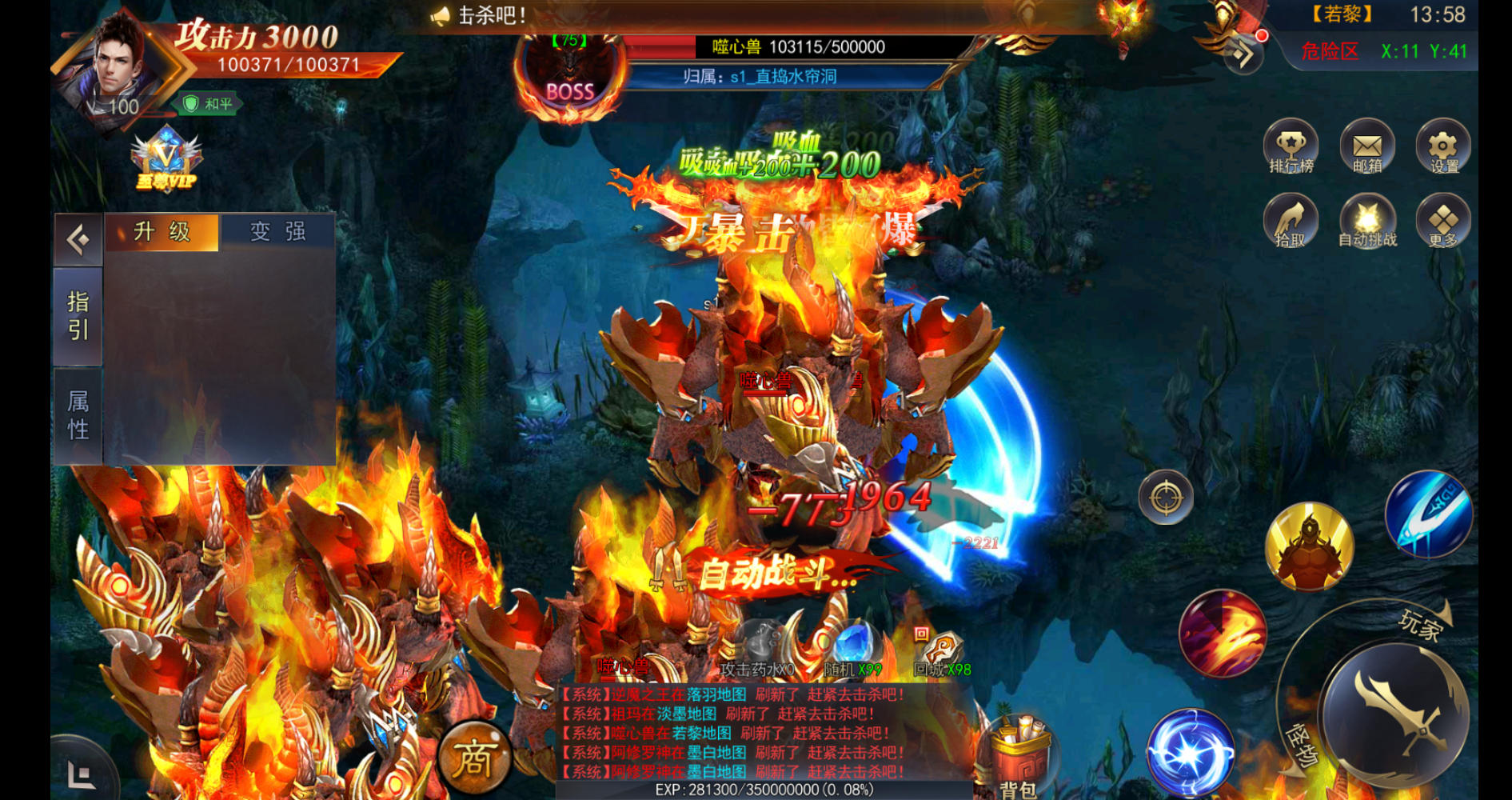Switch to the 升级 tab

point(162,232)
